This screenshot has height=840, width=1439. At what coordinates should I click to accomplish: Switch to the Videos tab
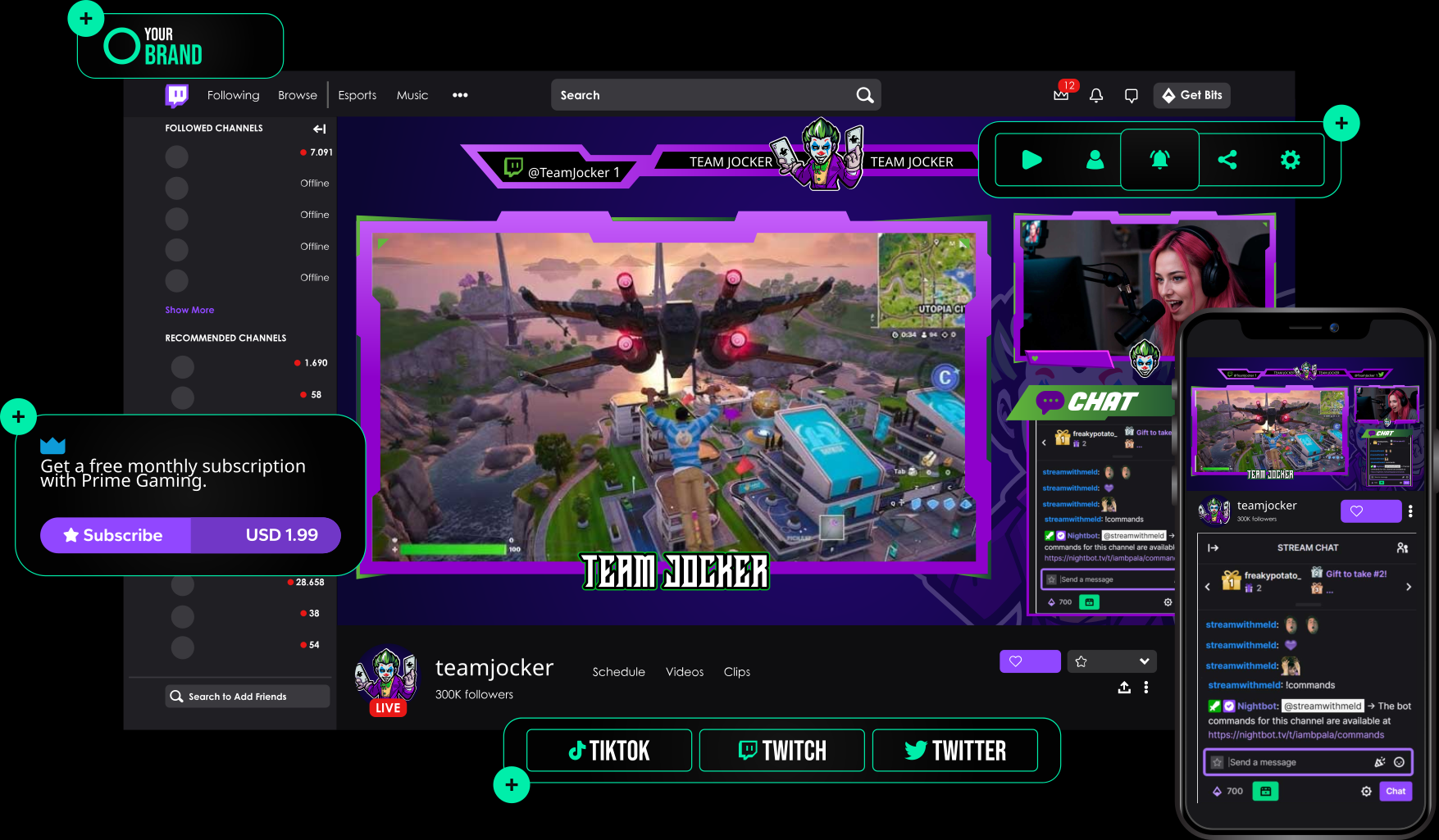click(x=684, y=672)
